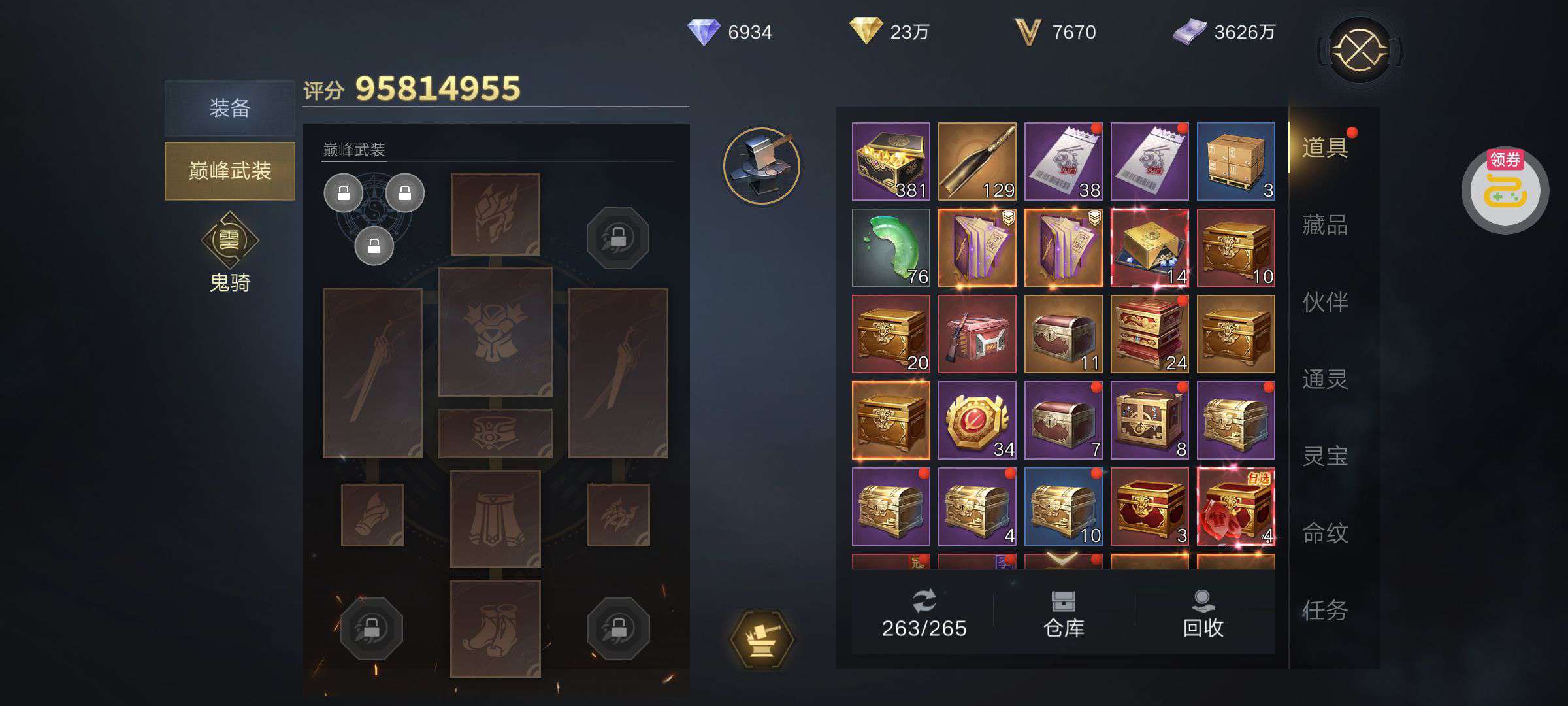Screen dimensions: 1568x706
Task: Open the 通灵 section
Action: click(x=1324, y=379)
